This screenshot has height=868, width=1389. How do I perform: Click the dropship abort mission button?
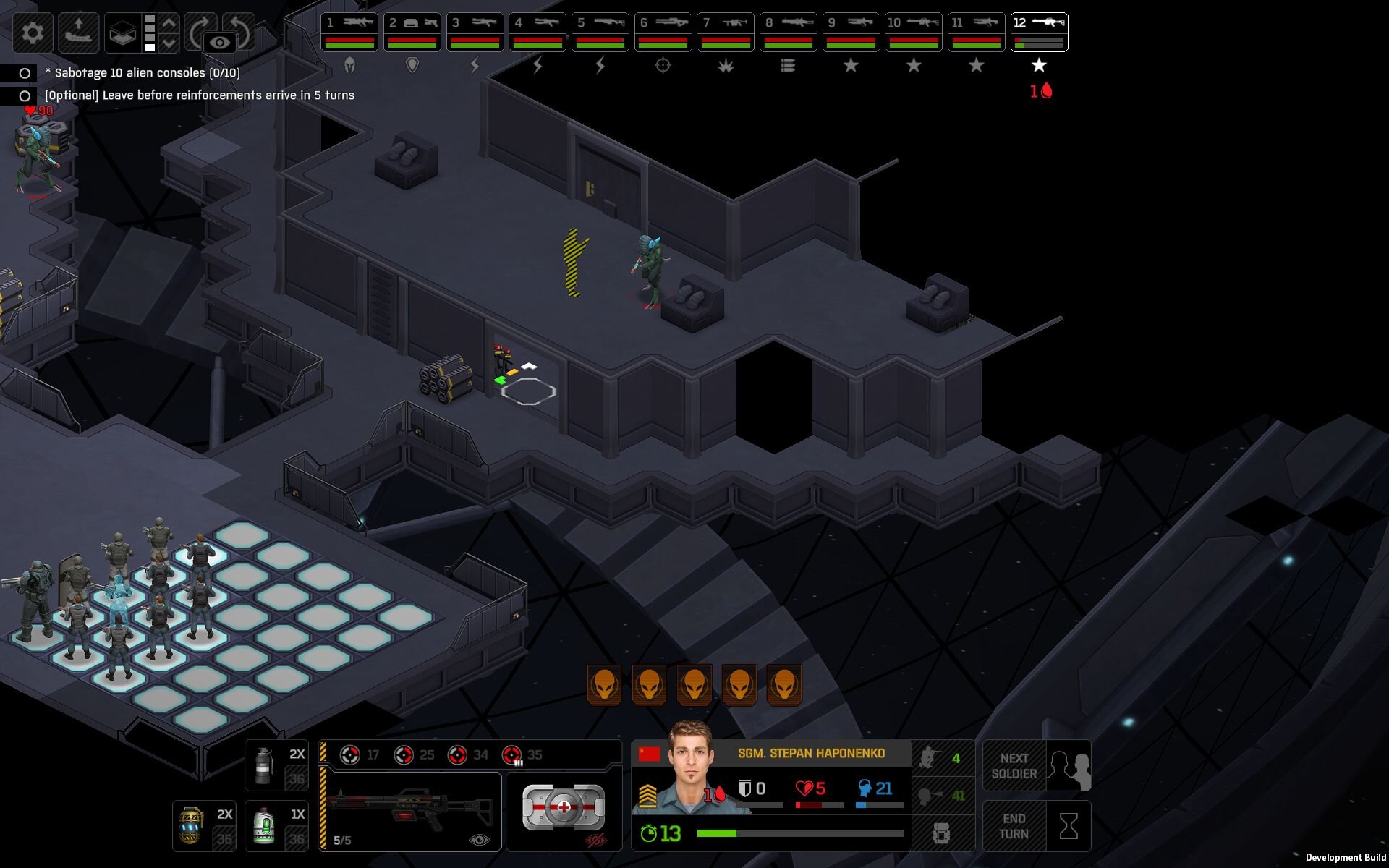point(78,33)
